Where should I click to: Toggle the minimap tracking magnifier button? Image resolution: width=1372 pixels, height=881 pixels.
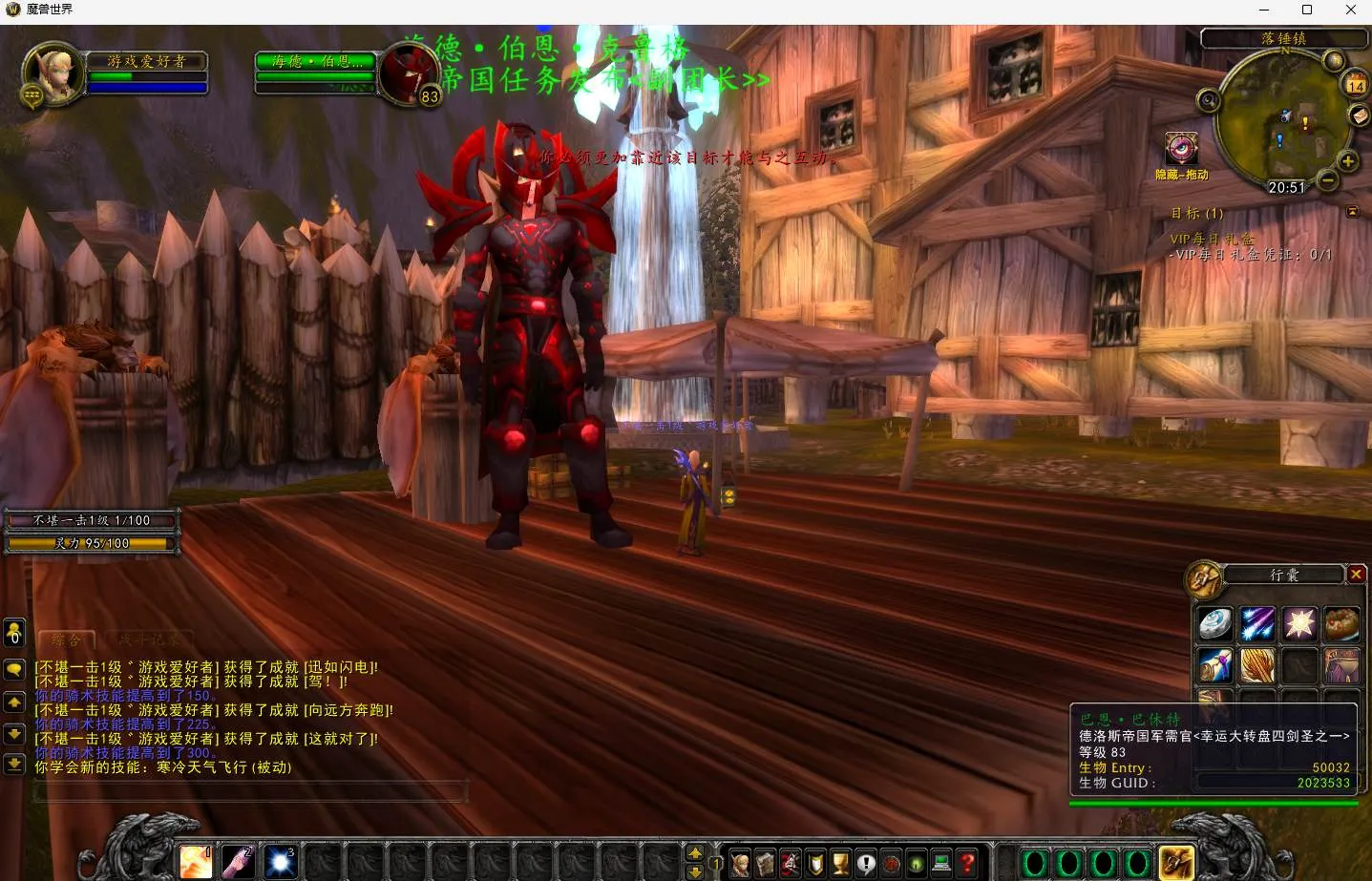tap(1209, 100)
